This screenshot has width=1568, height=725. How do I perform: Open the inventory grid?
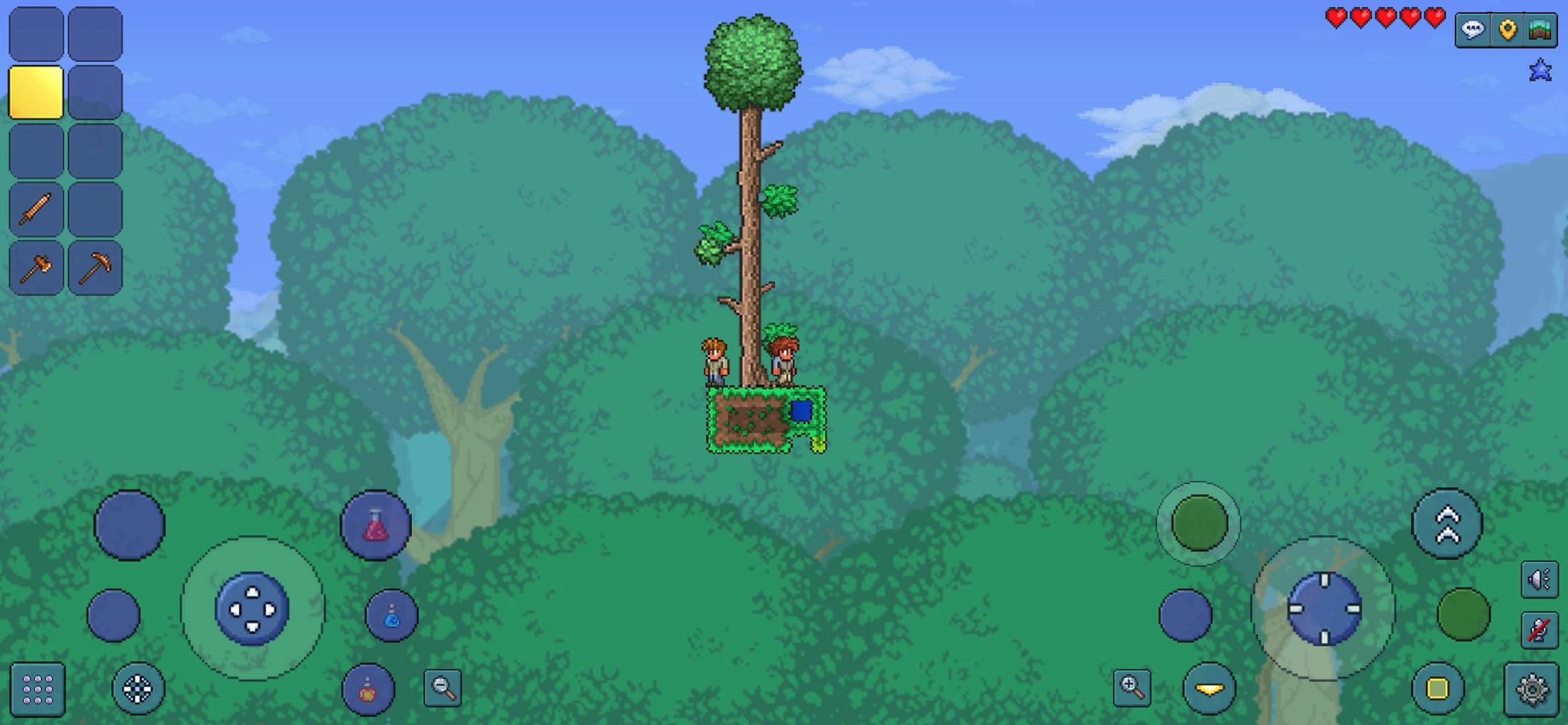coord(37,687)
